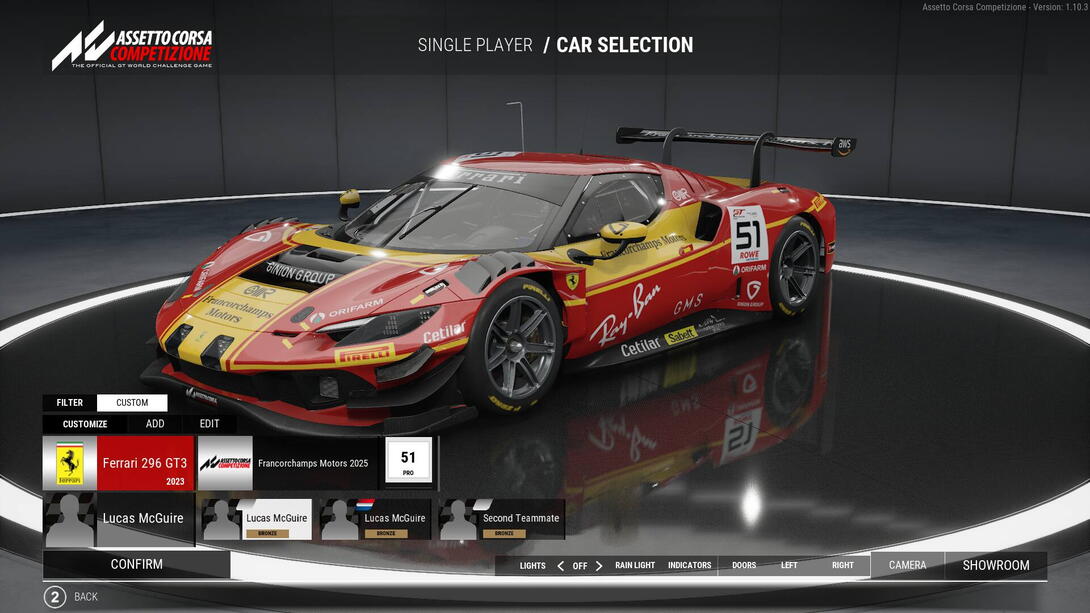Toggle the Rain Light
The width and height of the screenshot is (1090, 613).
(635, 566)
